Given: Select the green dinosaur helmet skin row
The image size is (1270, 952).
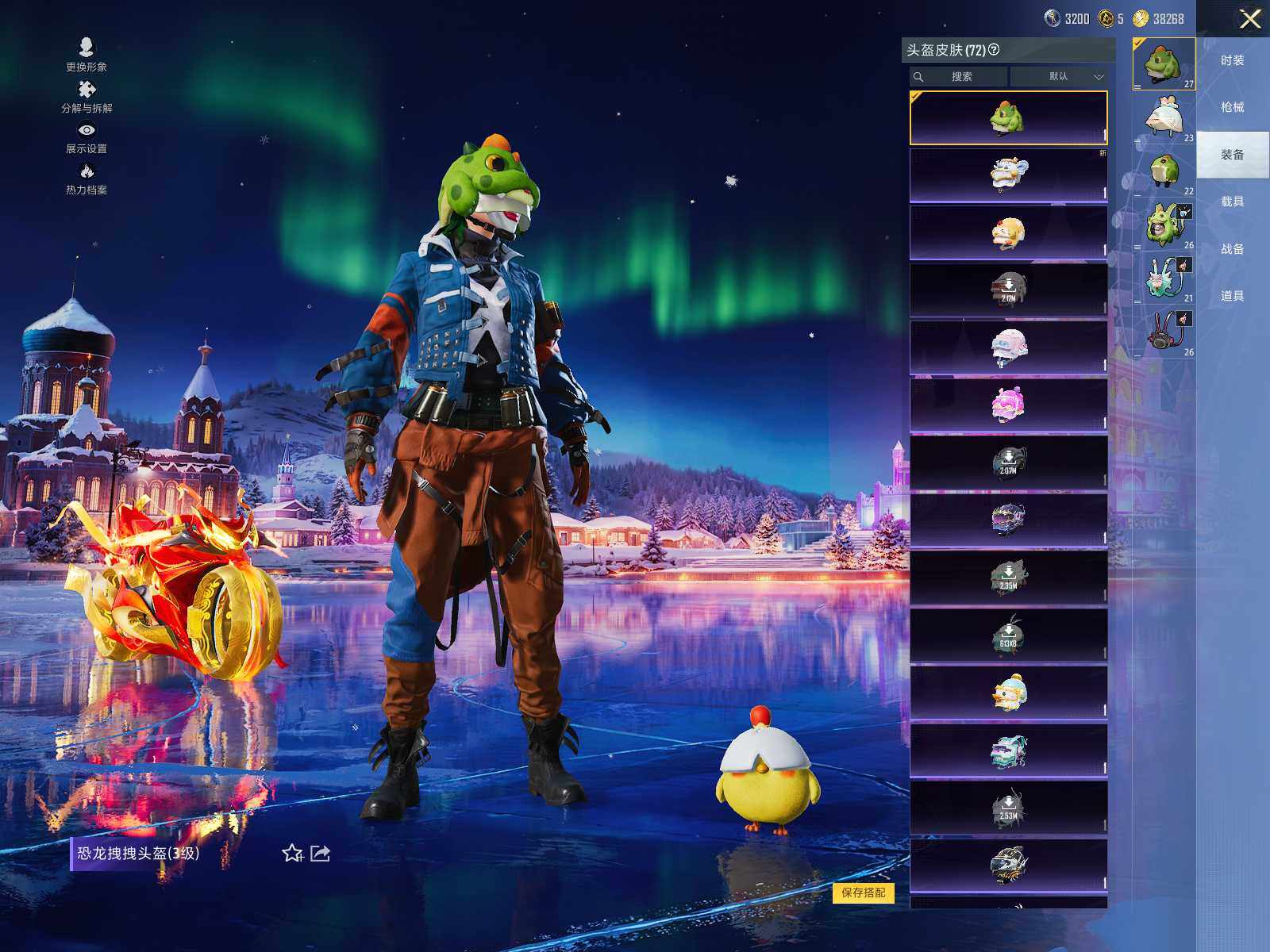Looking at the screenshot, I should (x=1008, y=118).
